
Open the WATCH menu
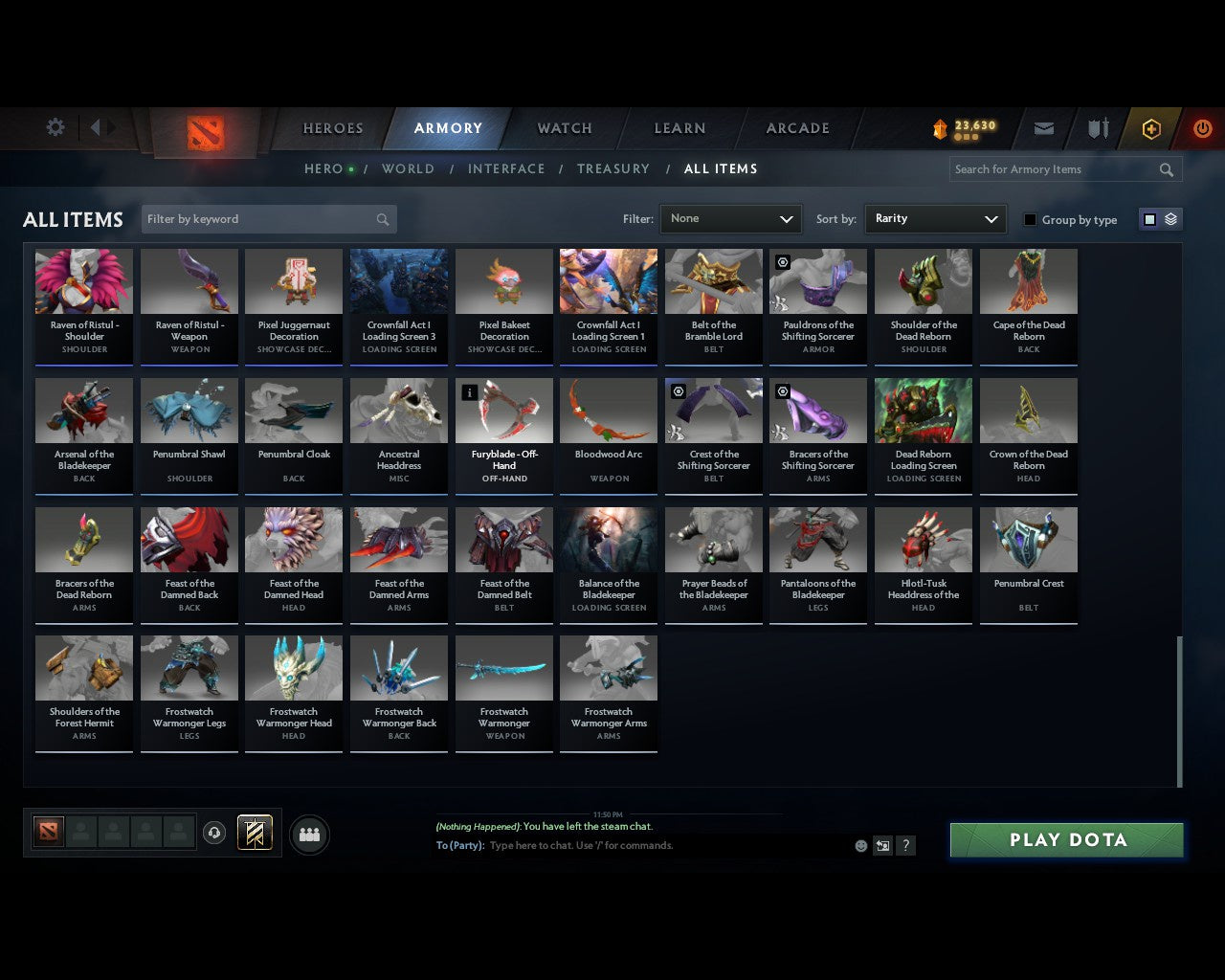pyautogui.click(x=564, y=128)
